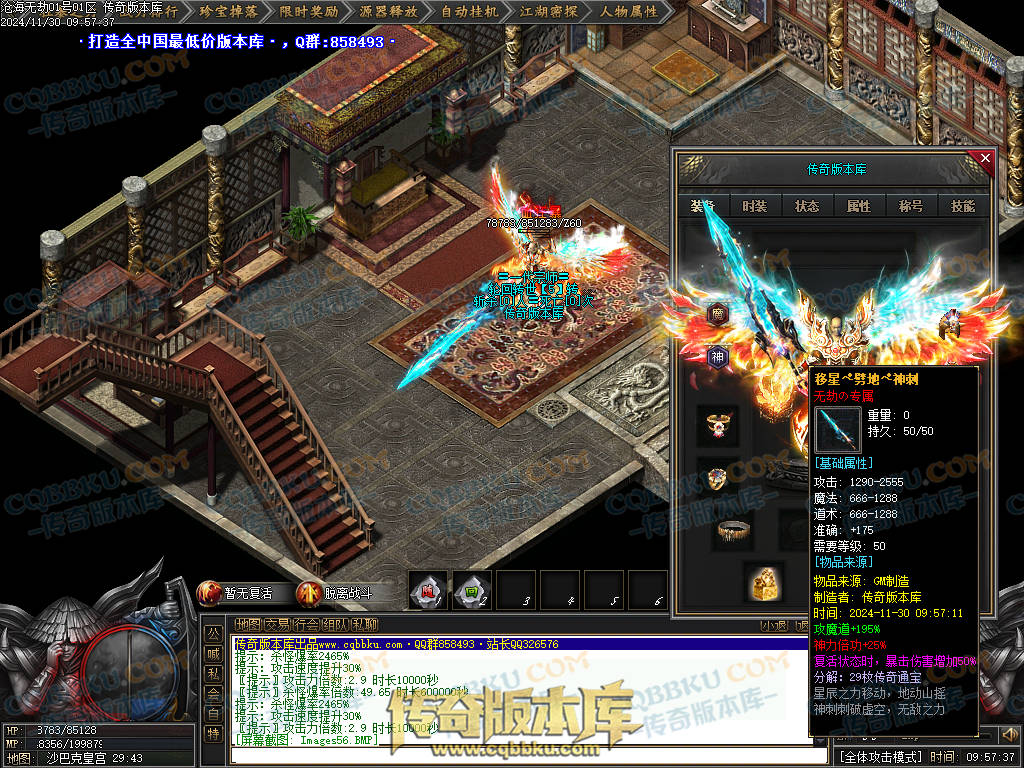Open the 限时奖励 timed rewards menu

point(308,12)
